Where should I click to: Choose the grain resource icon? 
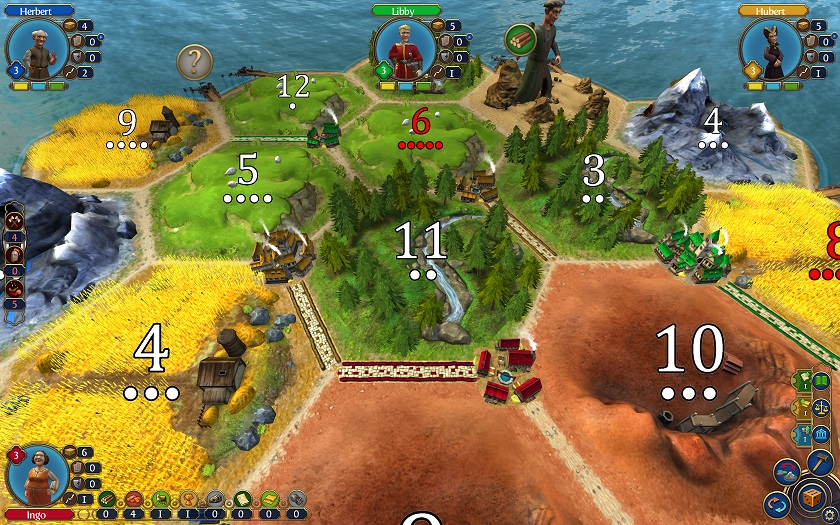coord(187,499)
